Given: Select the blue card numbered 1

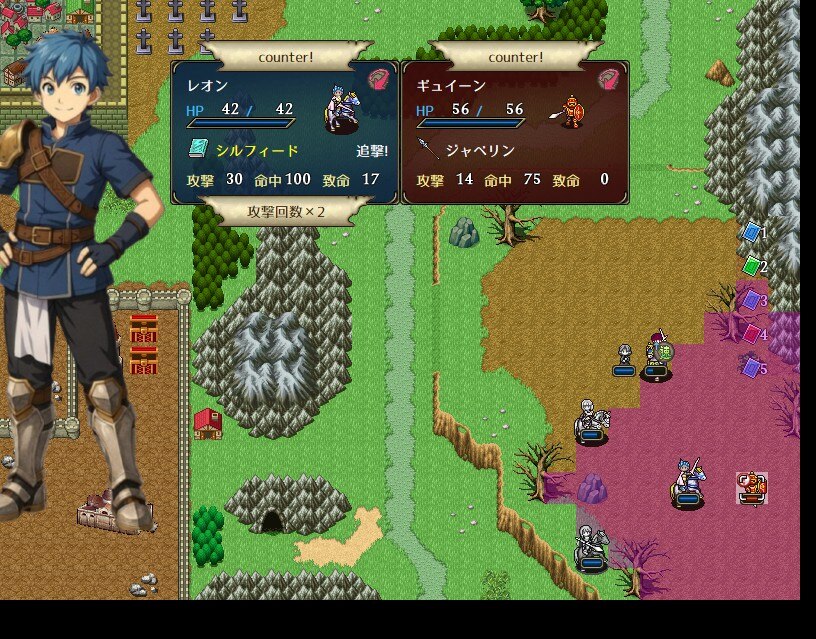Looking at the screenshot, I should point(752,233).
